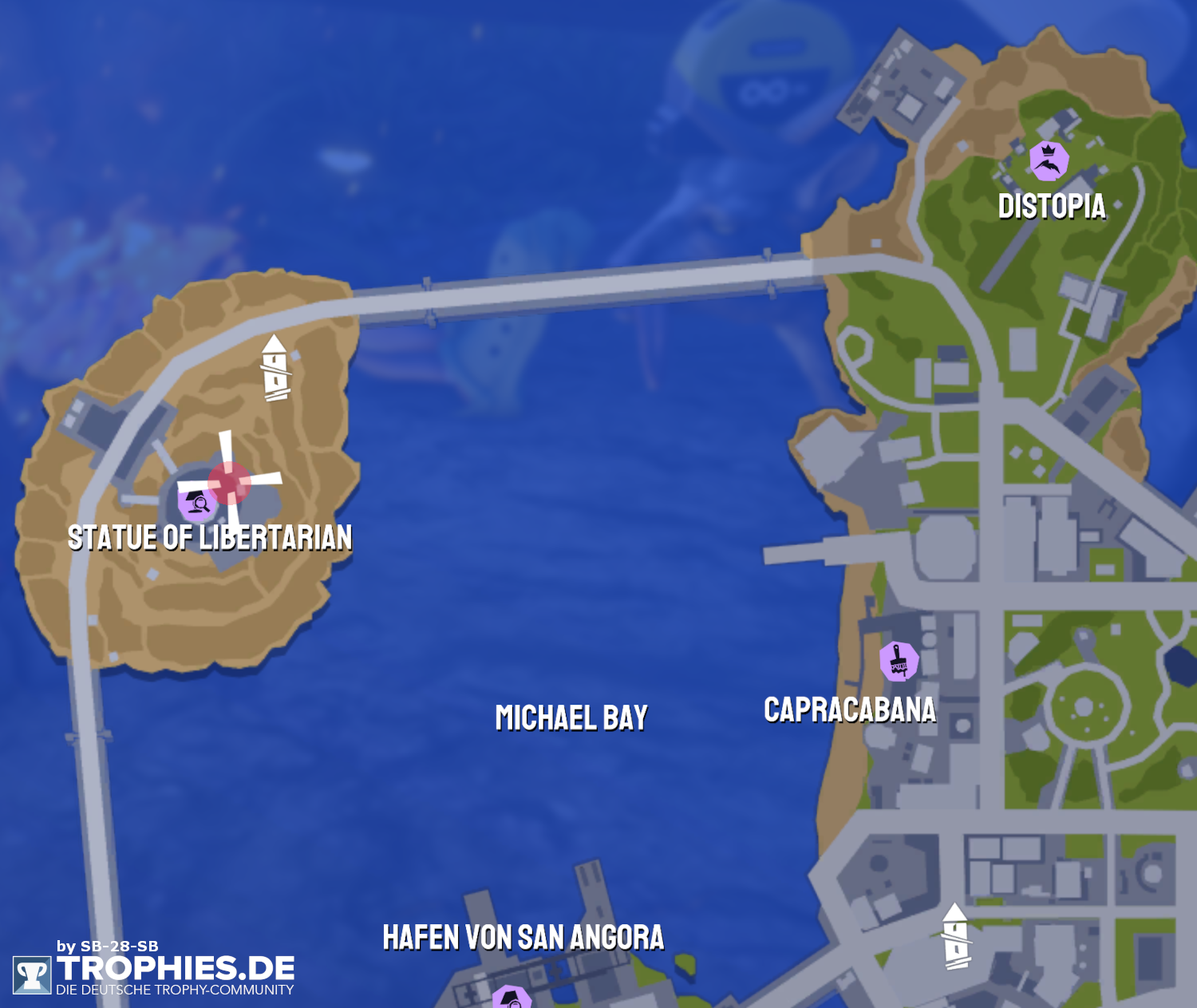Click the paintbrush marker at Capracabana
Screen dimensions: 1197x1008
coord(900,661)
